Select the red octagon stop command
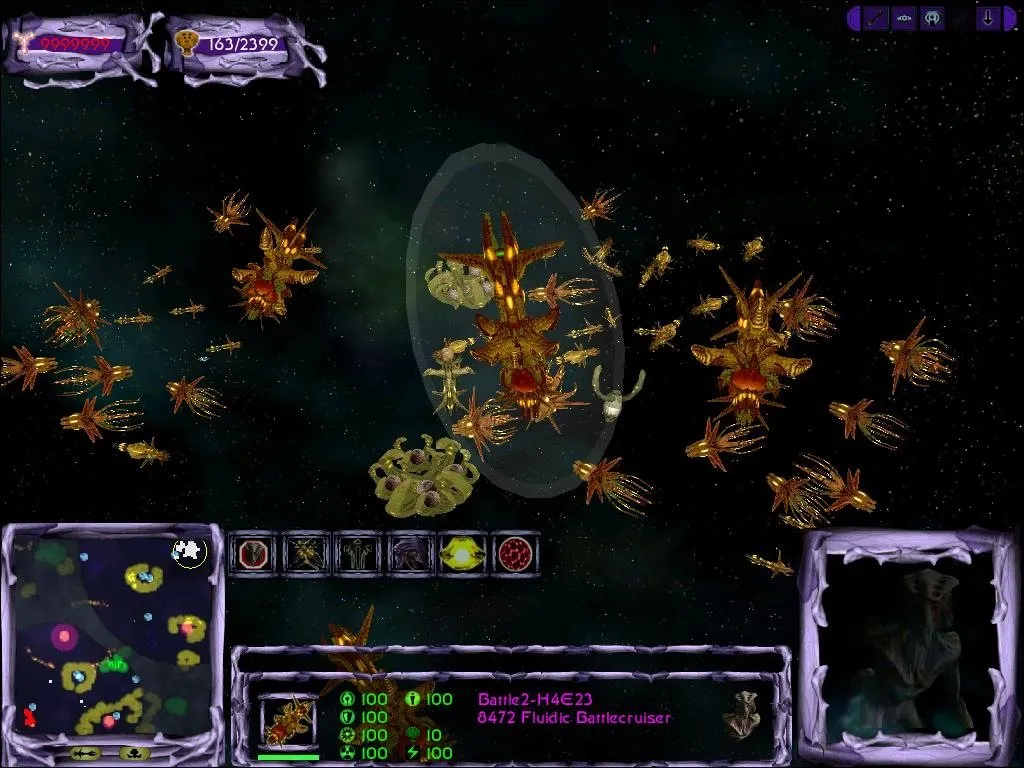This screenshot has height=768, width=1024. click(253, 552)
